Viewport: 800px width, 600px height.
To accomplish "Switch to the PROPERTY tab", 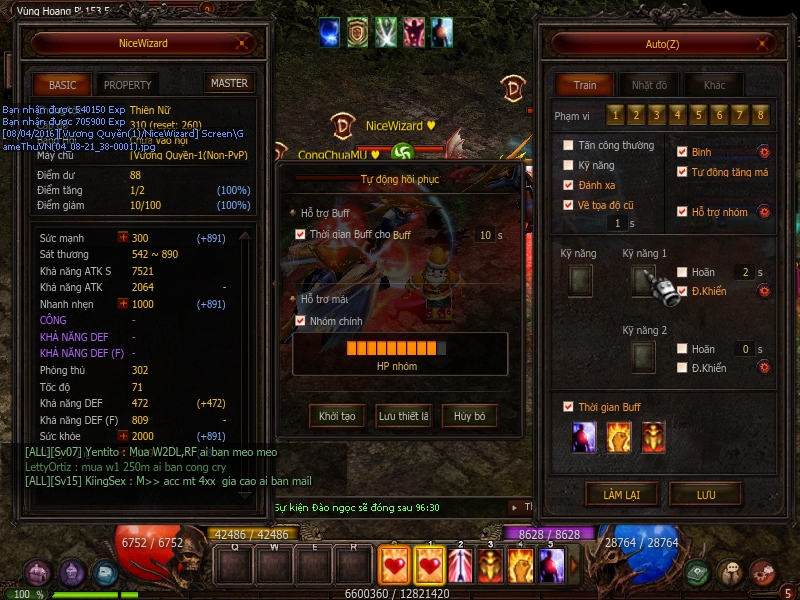I will 127,85.
